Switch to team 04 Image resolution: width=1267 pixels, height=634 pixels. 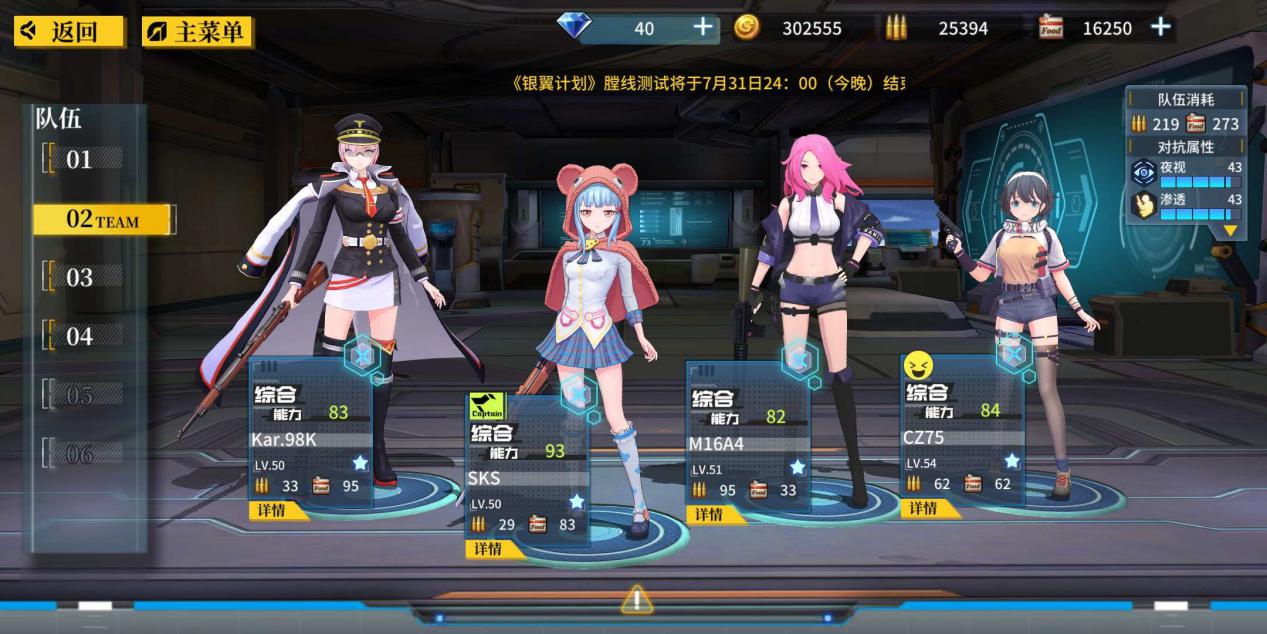[x=80, y=337]
